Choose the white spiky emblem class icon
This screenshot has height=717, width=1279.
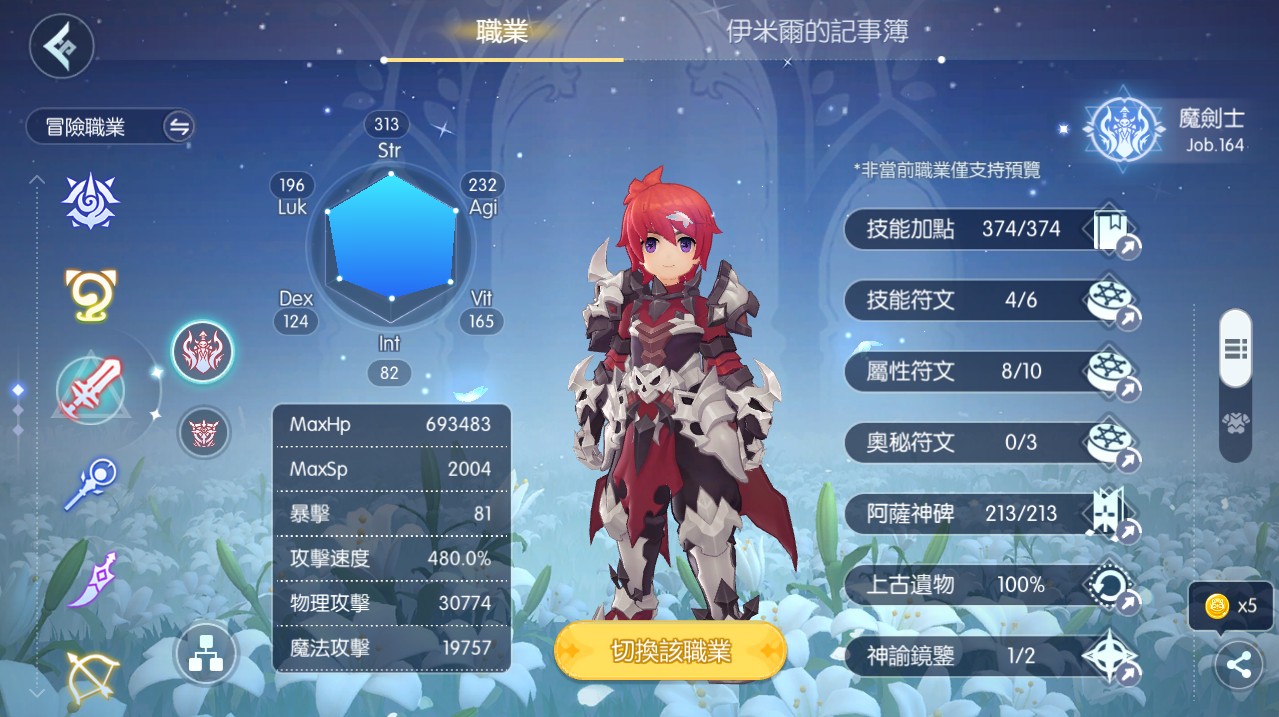[91, 200]
